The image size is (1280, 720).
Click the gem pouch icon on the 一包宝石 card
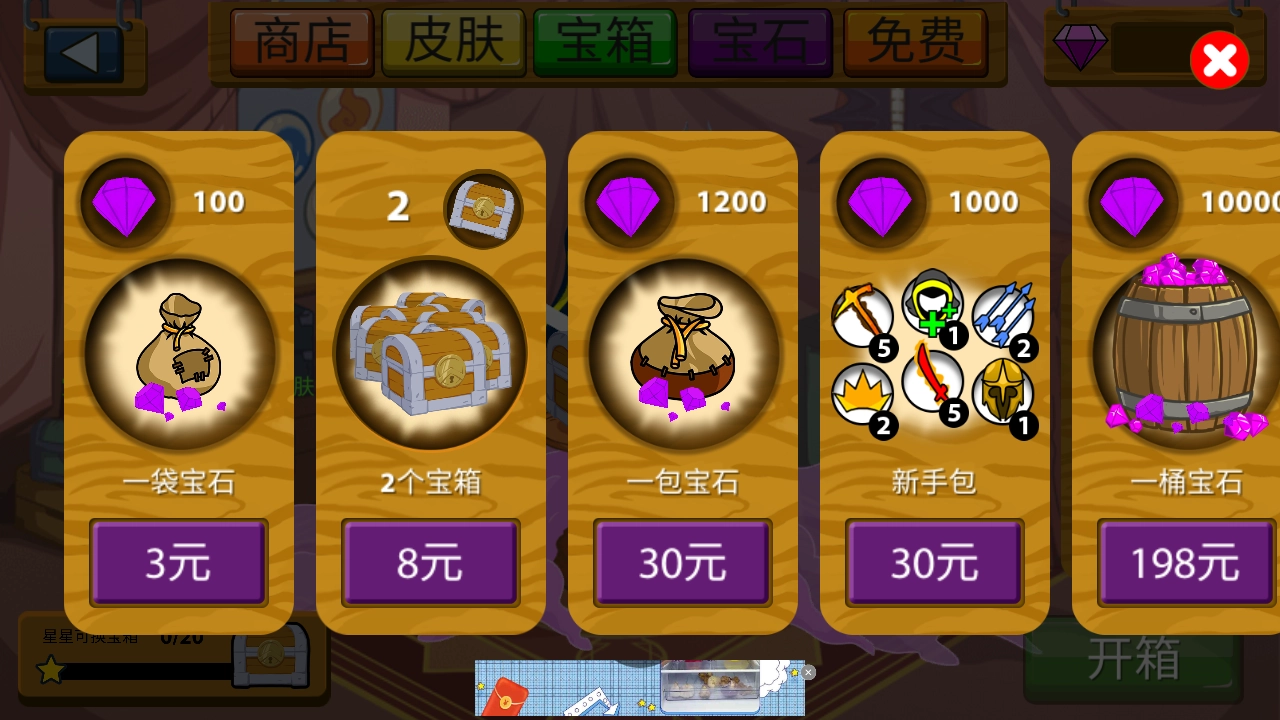coord(682,352)
